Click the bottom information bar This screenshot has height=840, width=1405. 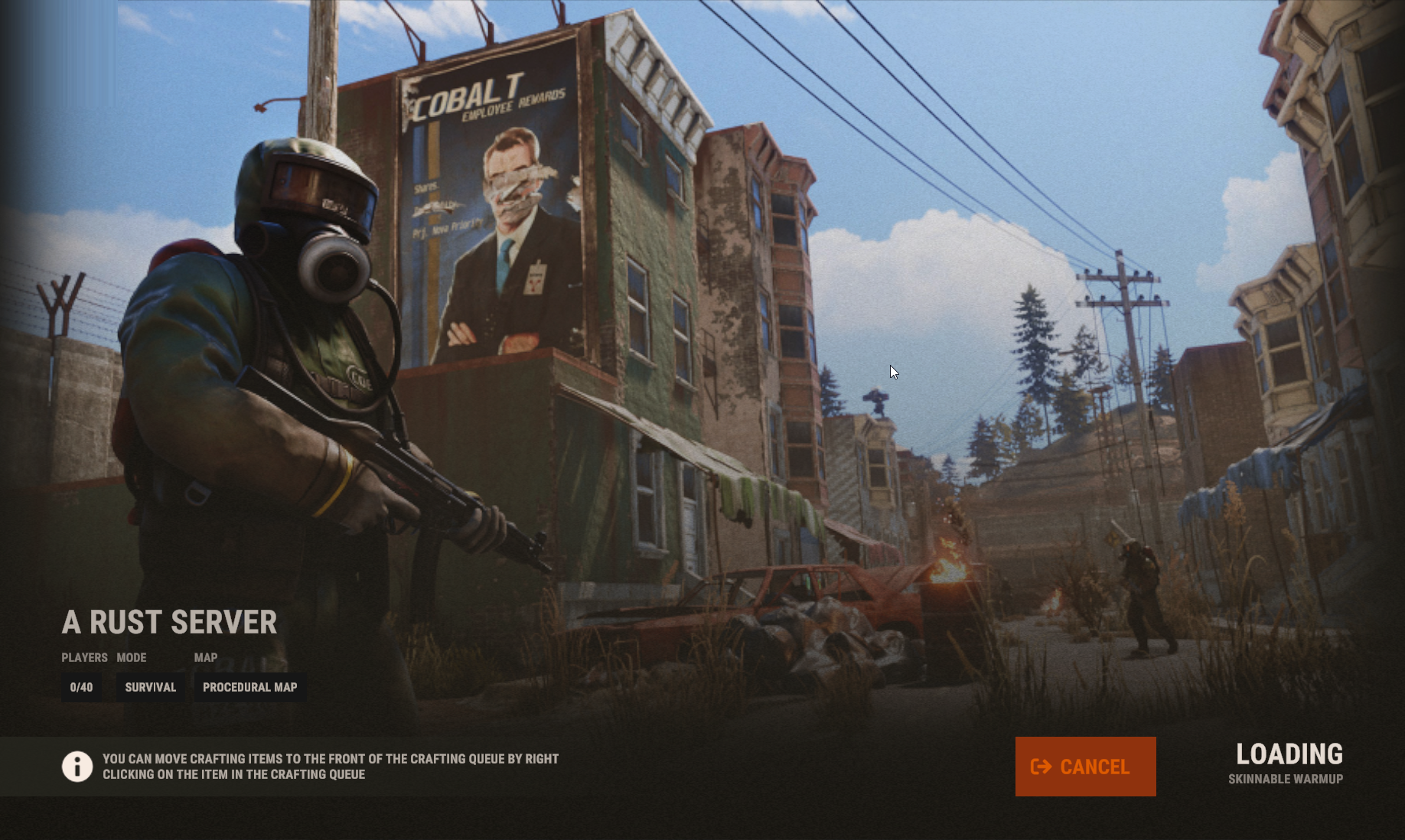pyautogui.click(x=702, y=767)
